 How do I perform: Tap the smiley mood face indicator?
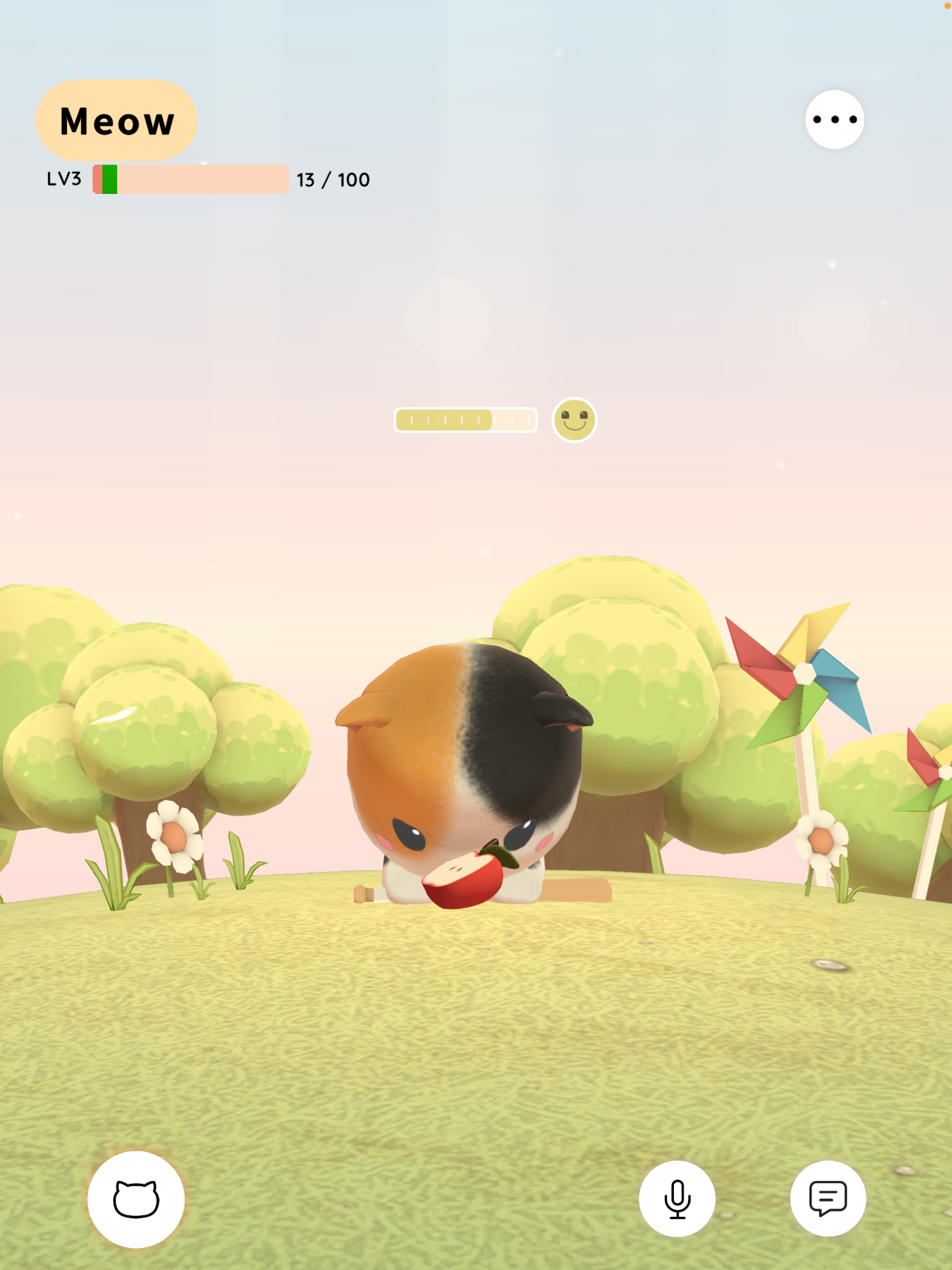574,419
